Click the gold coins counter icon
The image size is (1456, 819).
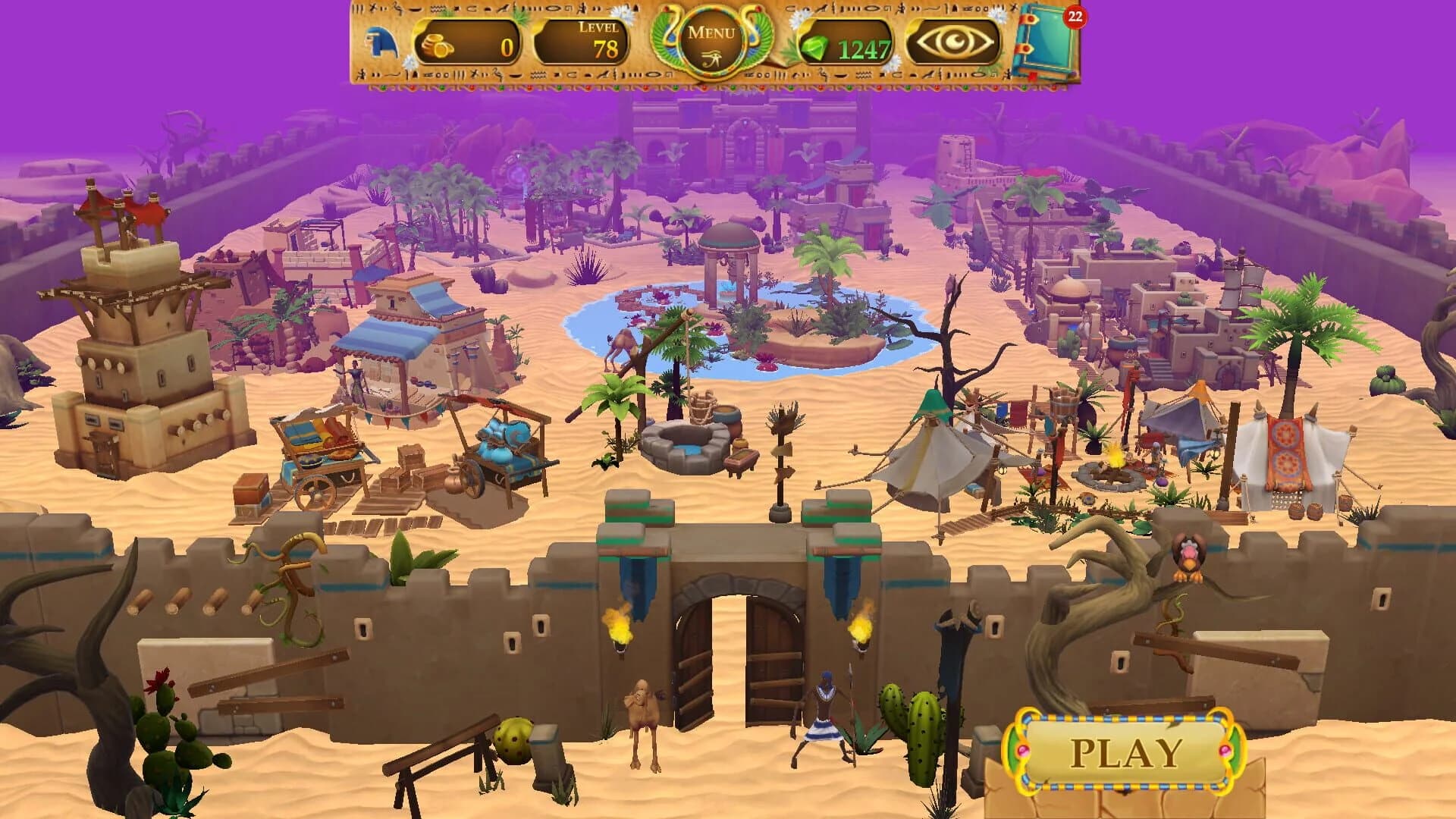pyautogui.click(x=435, y=43)
